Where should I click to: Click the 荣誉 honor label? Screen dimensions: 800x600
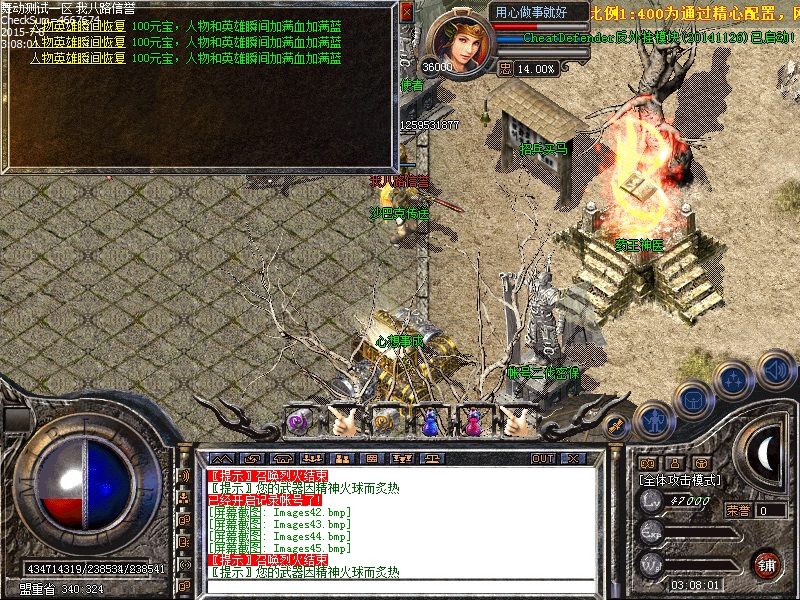click(x=738, y=510)
